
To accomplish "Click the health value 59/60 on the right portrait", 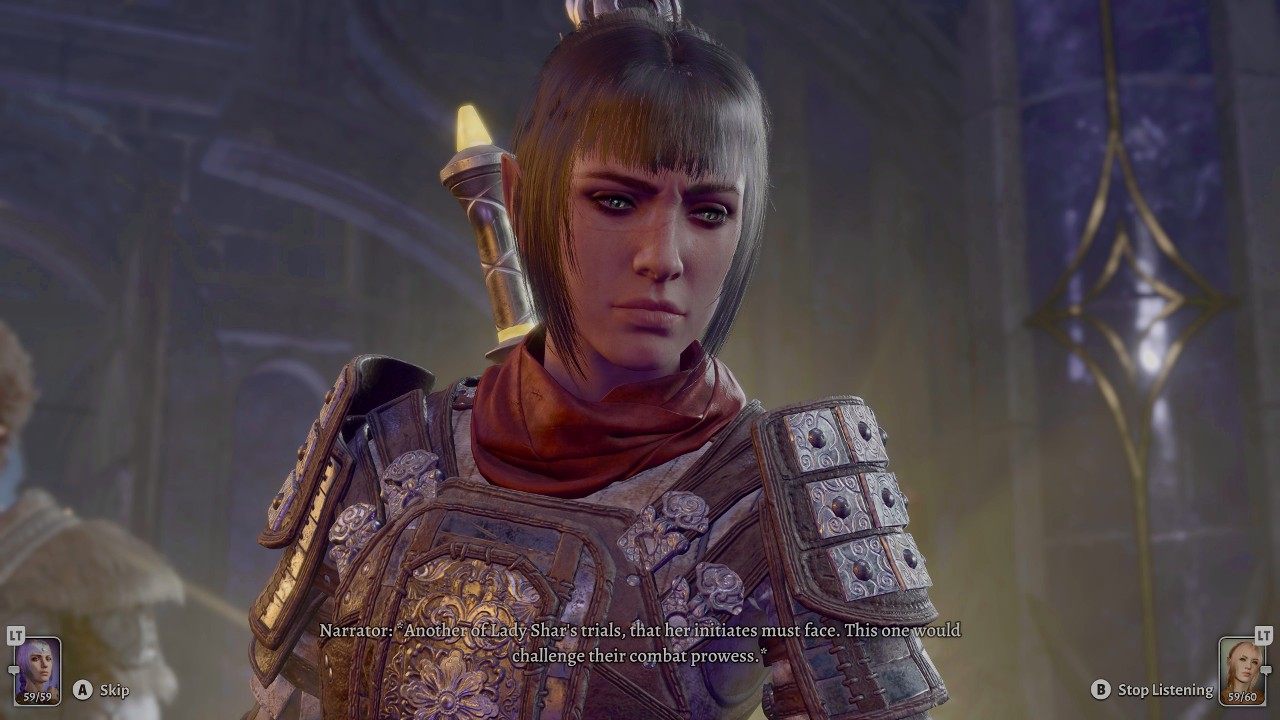I will 1241,697.
